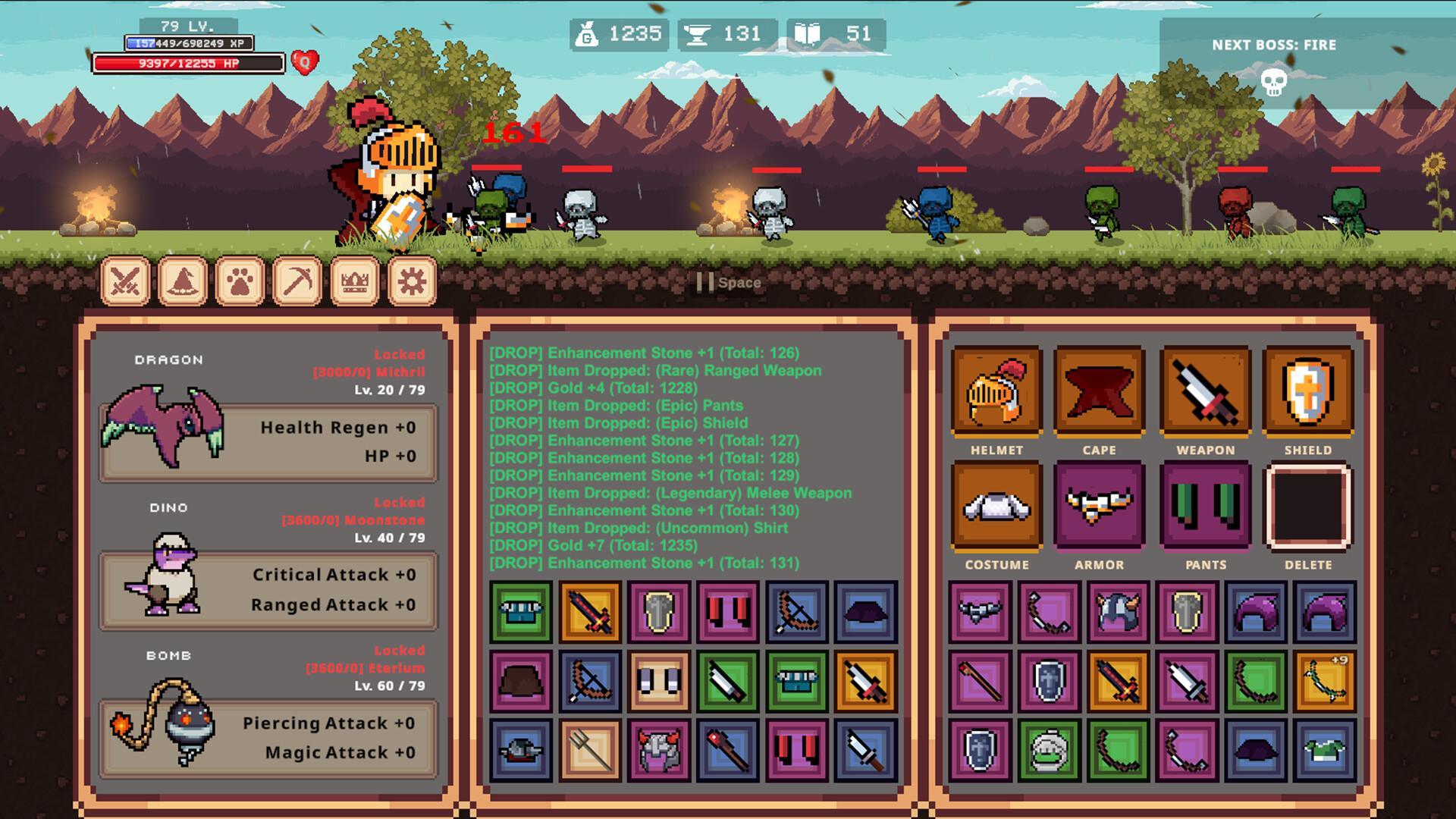
Task: Open the gear settings menu
Action: 410,280
